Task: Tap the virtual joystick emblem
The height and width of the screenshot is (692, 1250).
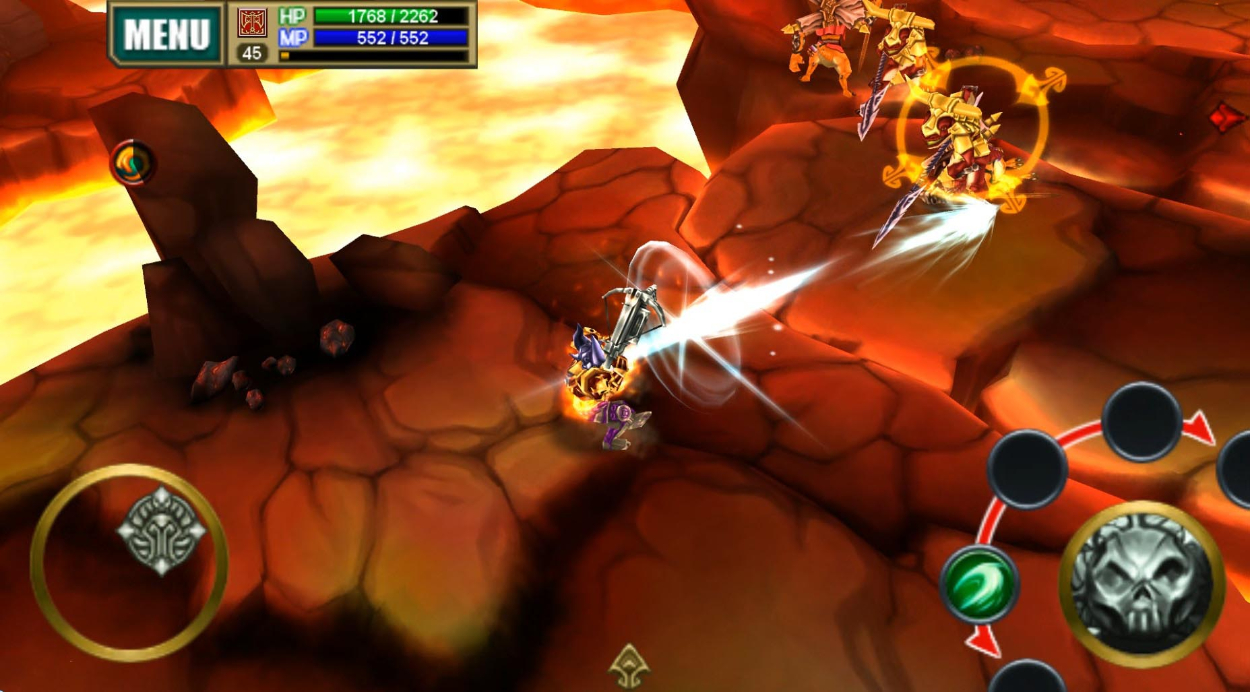Action: click(x=161, y=531)
